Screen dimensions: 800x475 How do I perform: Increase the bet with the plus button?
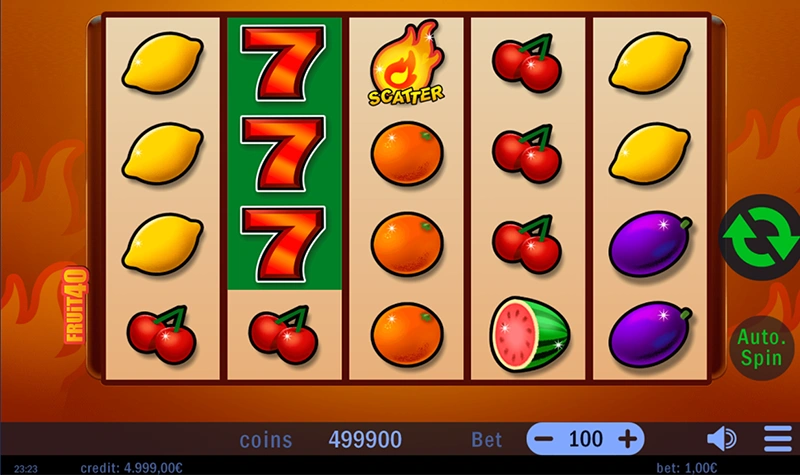click(628, 439)
